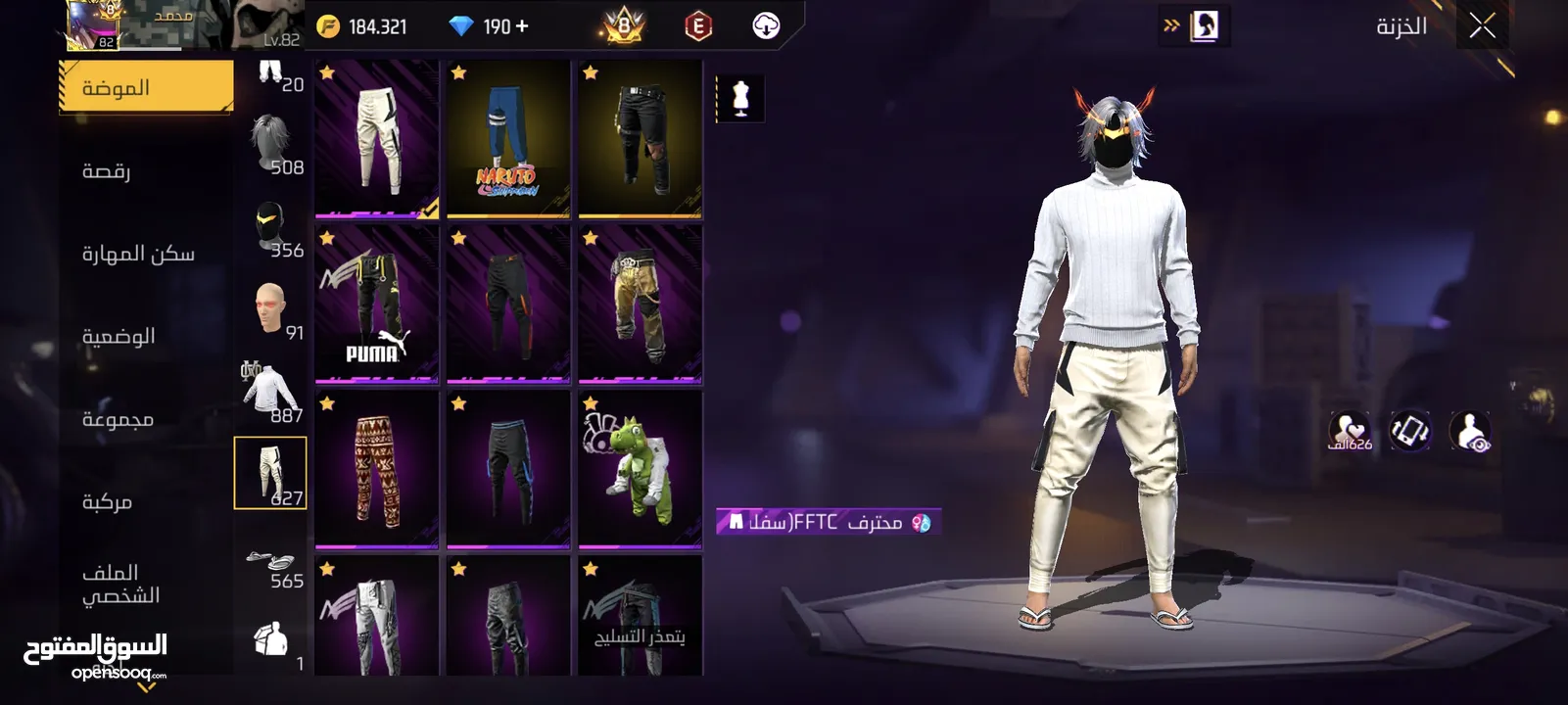Select the black mask category icon
Screen dimensions: 1568x705
pyautogui.click(x=269, y=228)
